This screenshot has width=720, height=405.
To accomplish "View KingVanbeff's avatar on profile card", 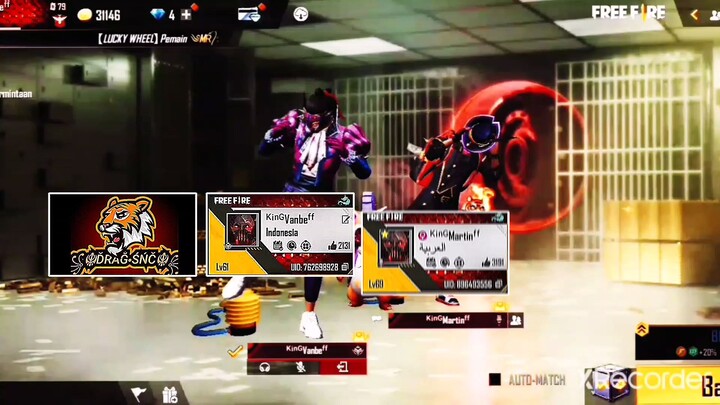I will 243,230.
